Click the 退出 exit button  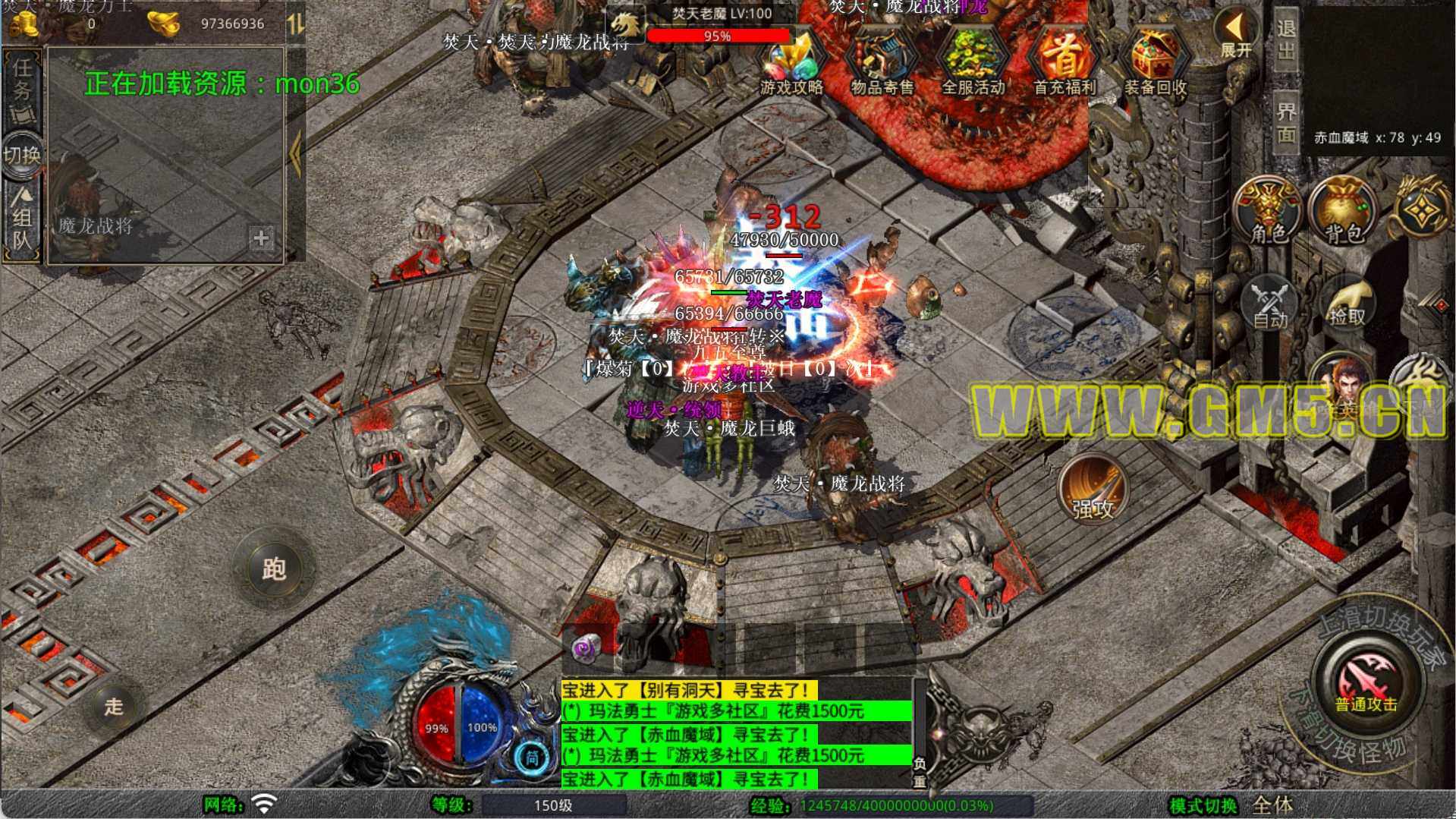1286,39
